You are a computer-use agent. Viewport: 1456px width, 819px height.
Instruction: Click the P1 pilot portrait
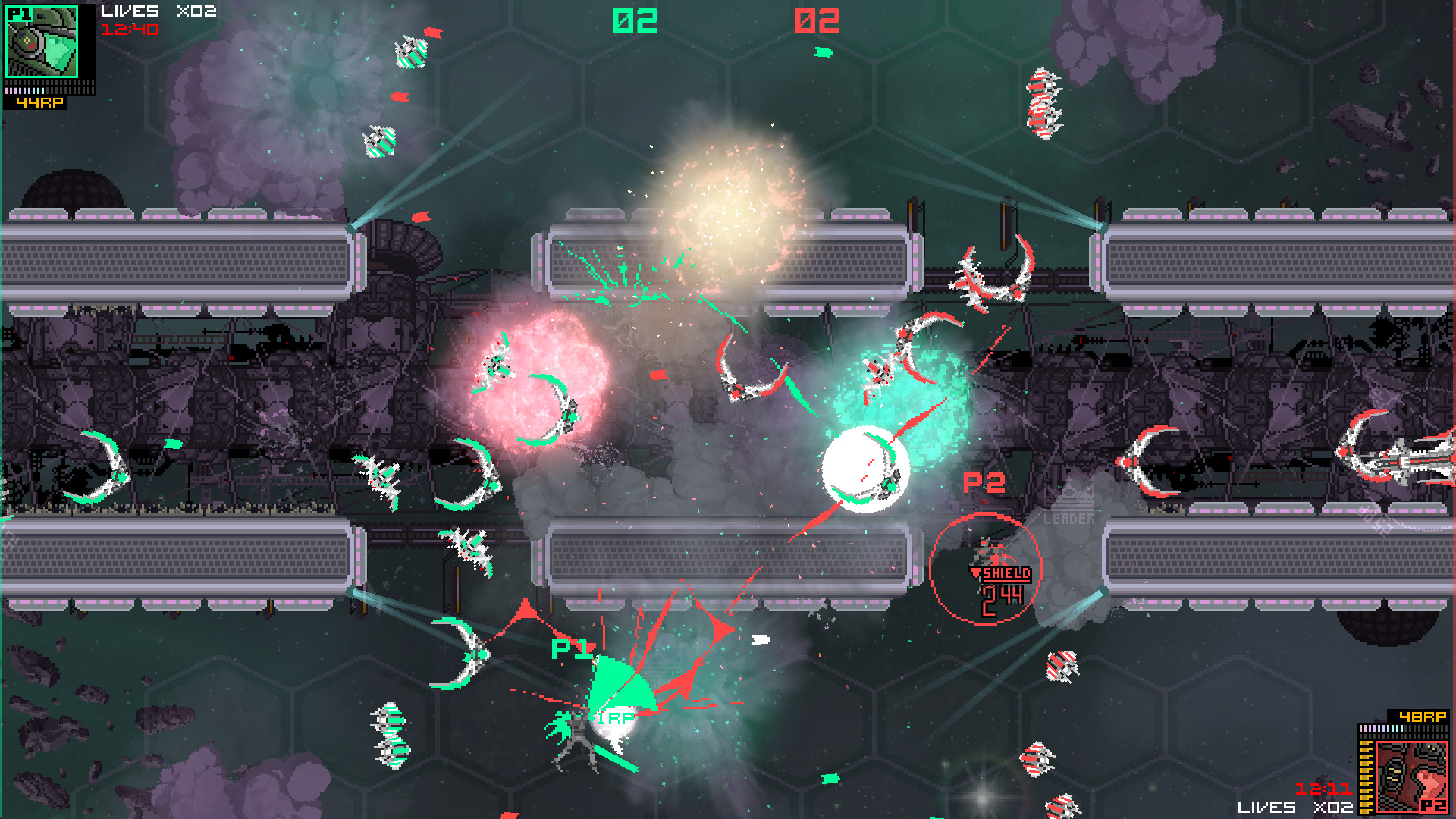(42, 42)
